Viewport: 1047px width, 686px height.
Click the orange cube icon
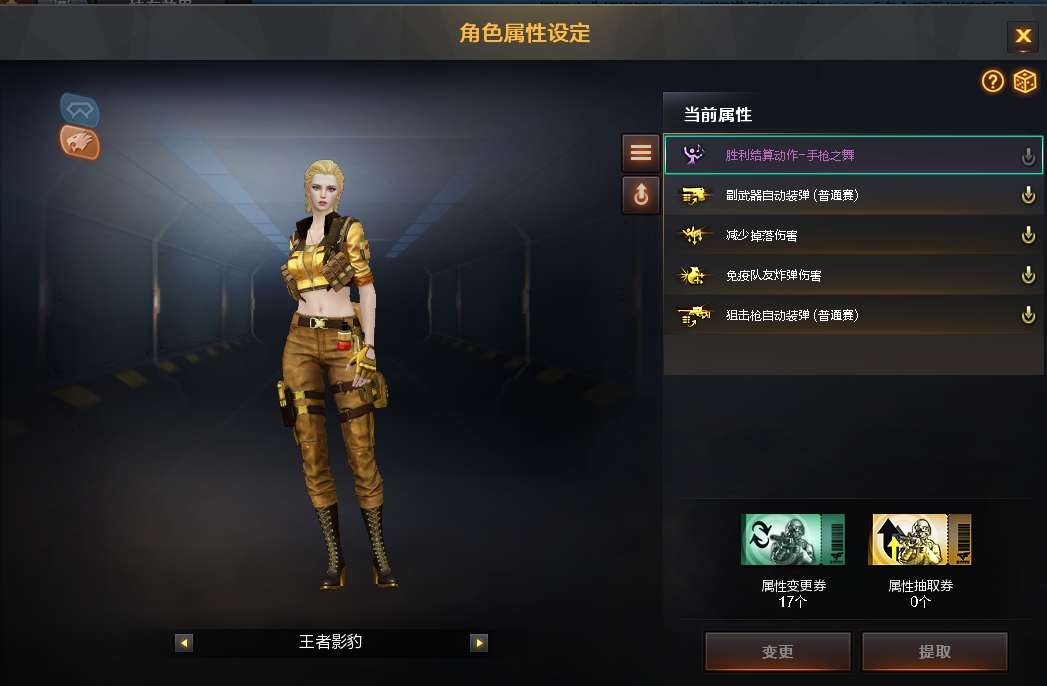pos(1025,82)
